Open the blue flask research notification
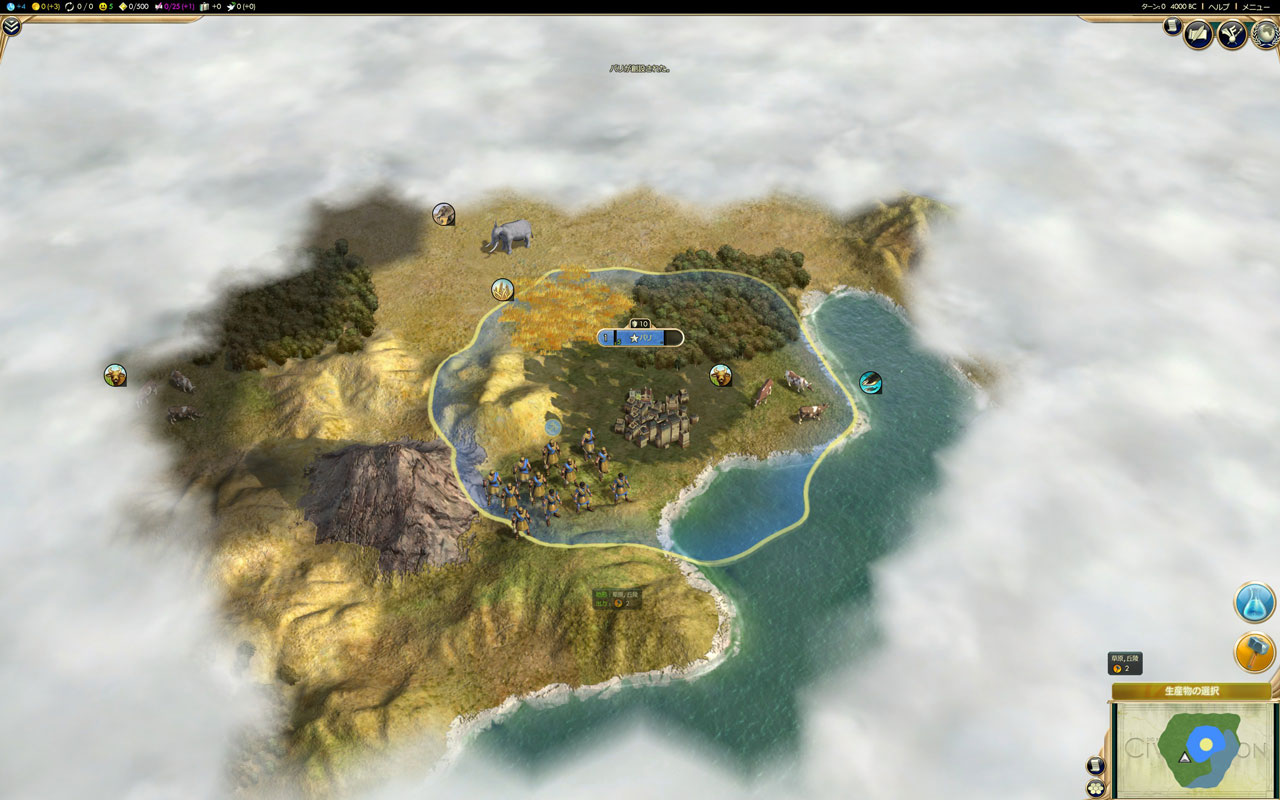 point(1254,602)
